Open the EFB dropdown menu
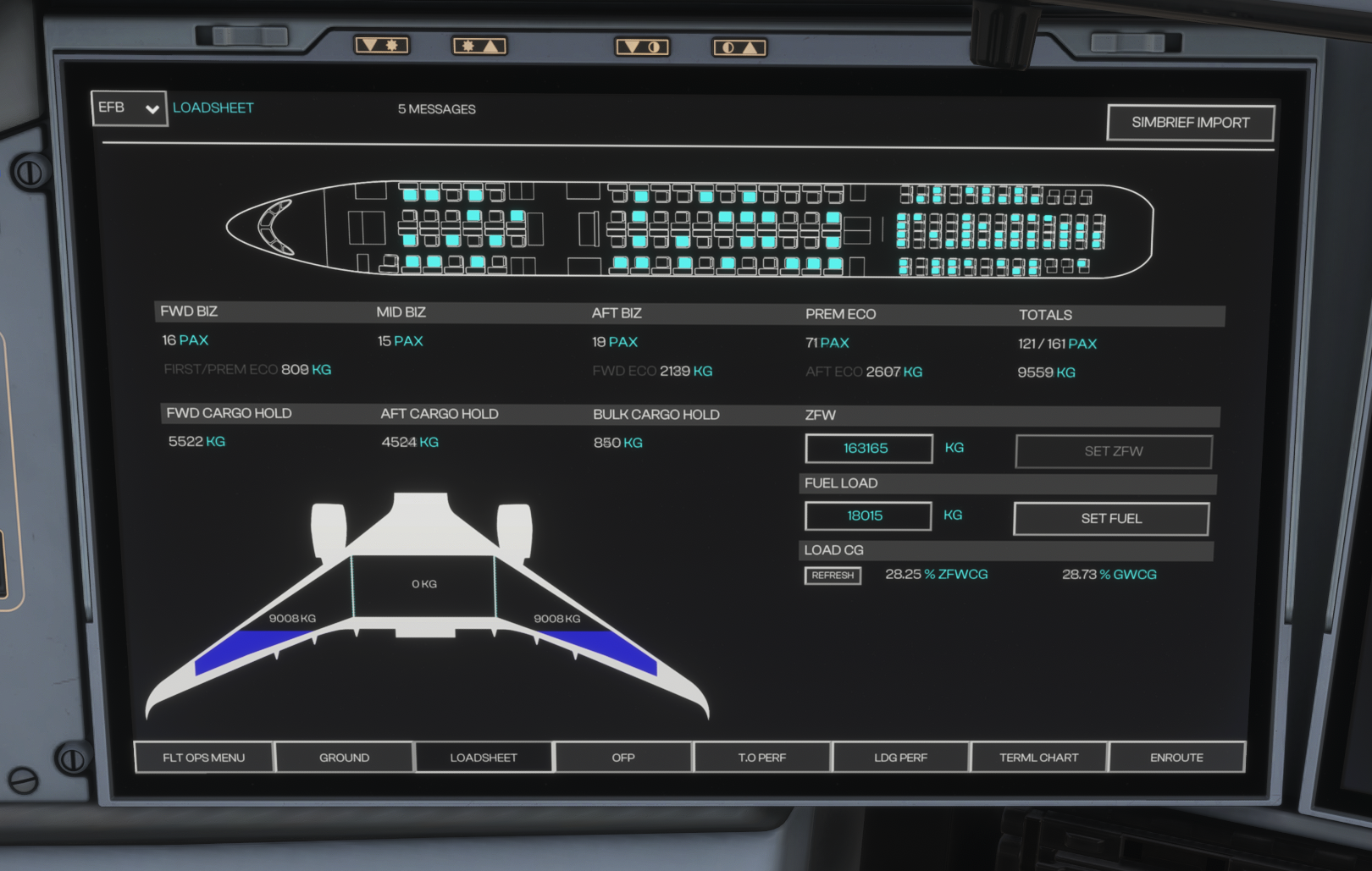This screenshot has height=871, width=1372. point(129,108)
